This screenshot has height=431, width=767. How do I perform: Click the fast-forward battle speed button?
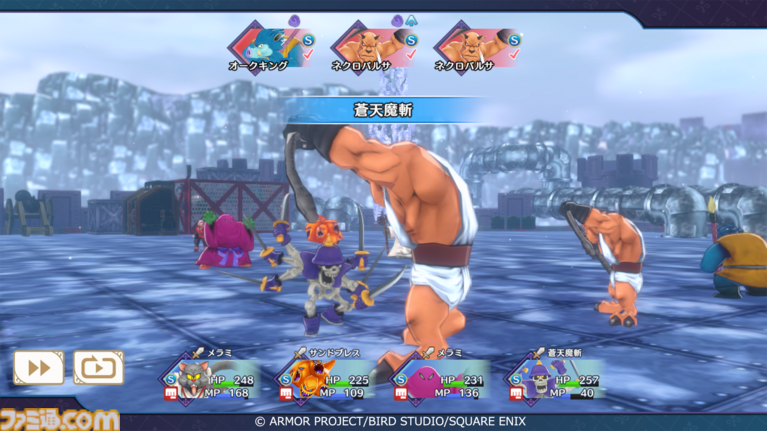[38, 368]
